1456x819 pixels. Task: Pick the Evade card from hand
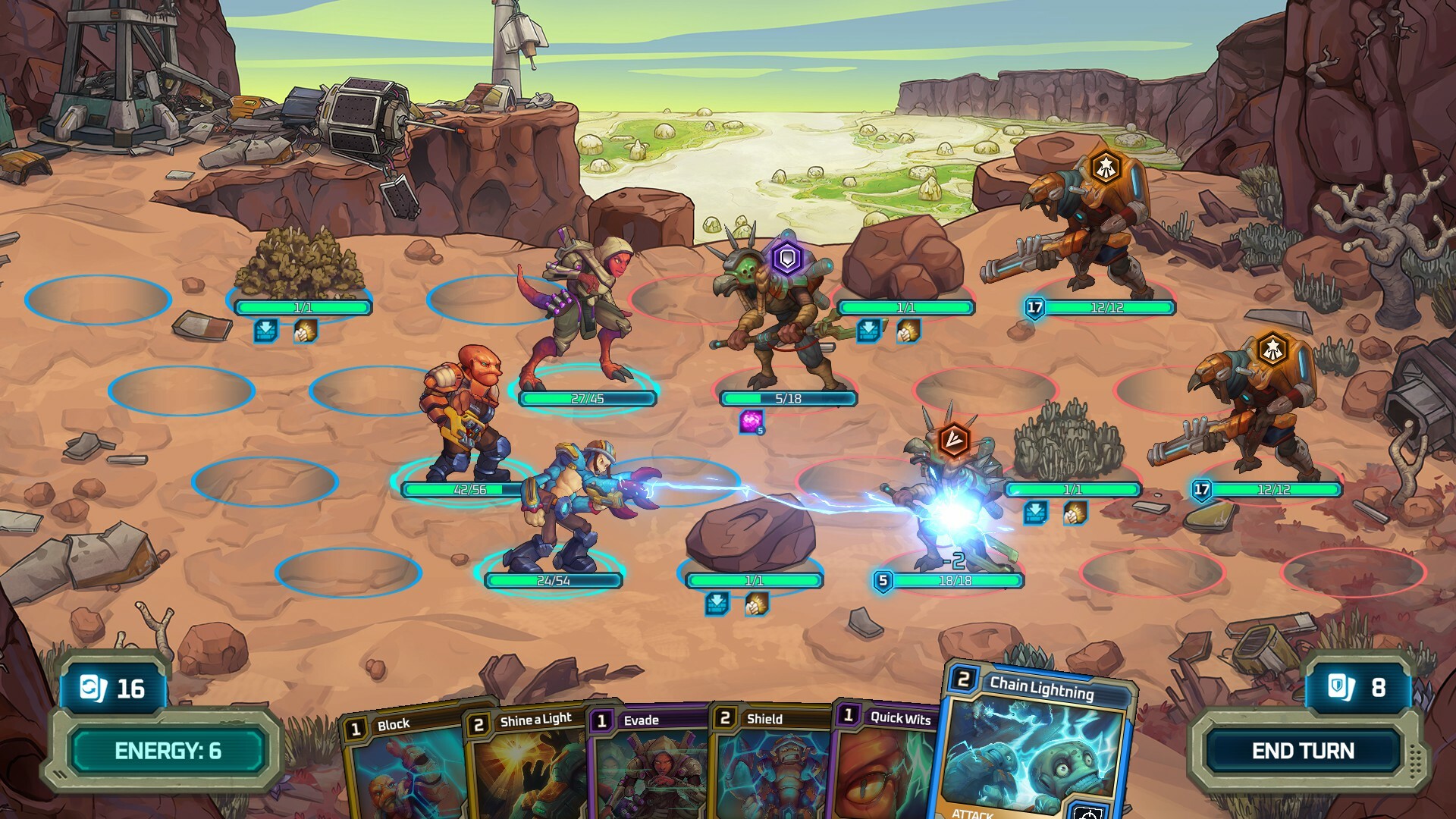click(x=648, y=766)
